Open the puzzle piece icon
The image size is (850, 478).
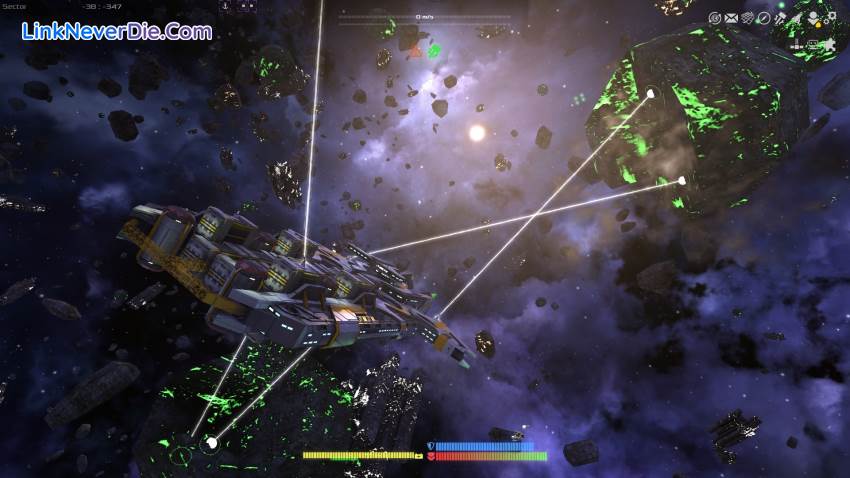pos(830,44)
